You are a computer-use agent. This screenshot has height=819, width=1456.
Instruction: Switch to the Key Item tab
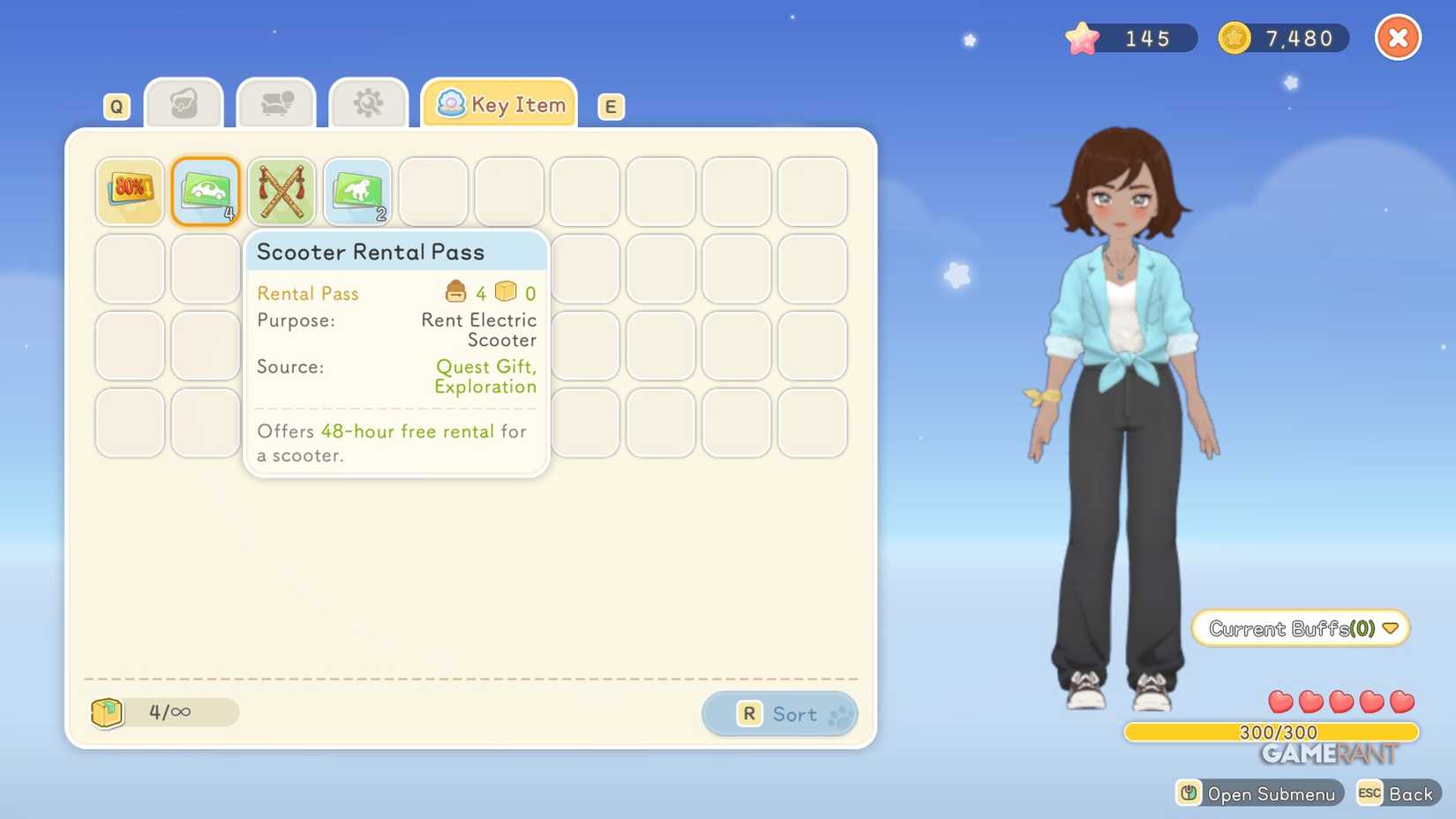499,103
